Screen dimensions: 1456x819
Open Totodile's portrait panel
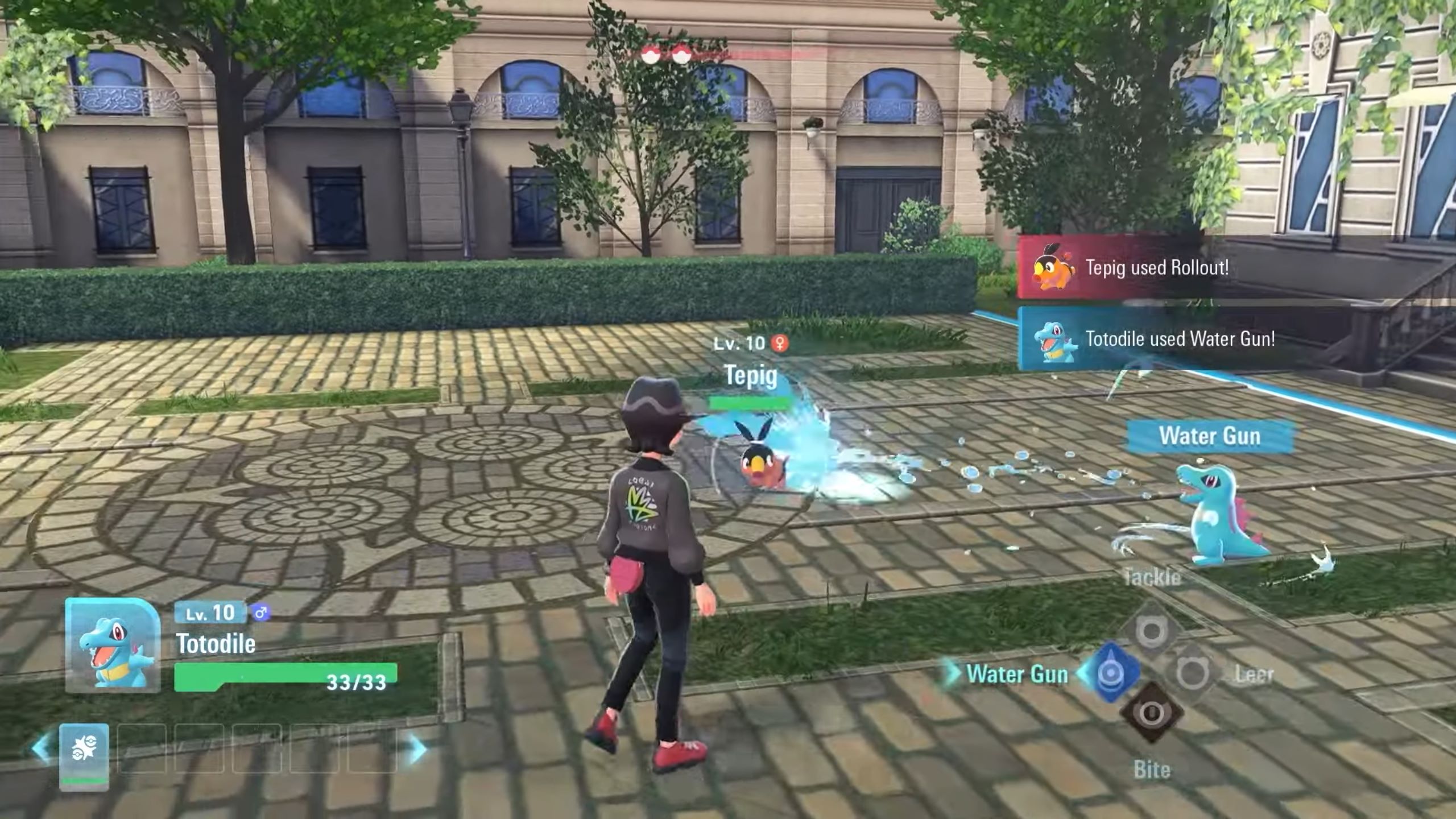pyautogui.click(x=113, y=646)
